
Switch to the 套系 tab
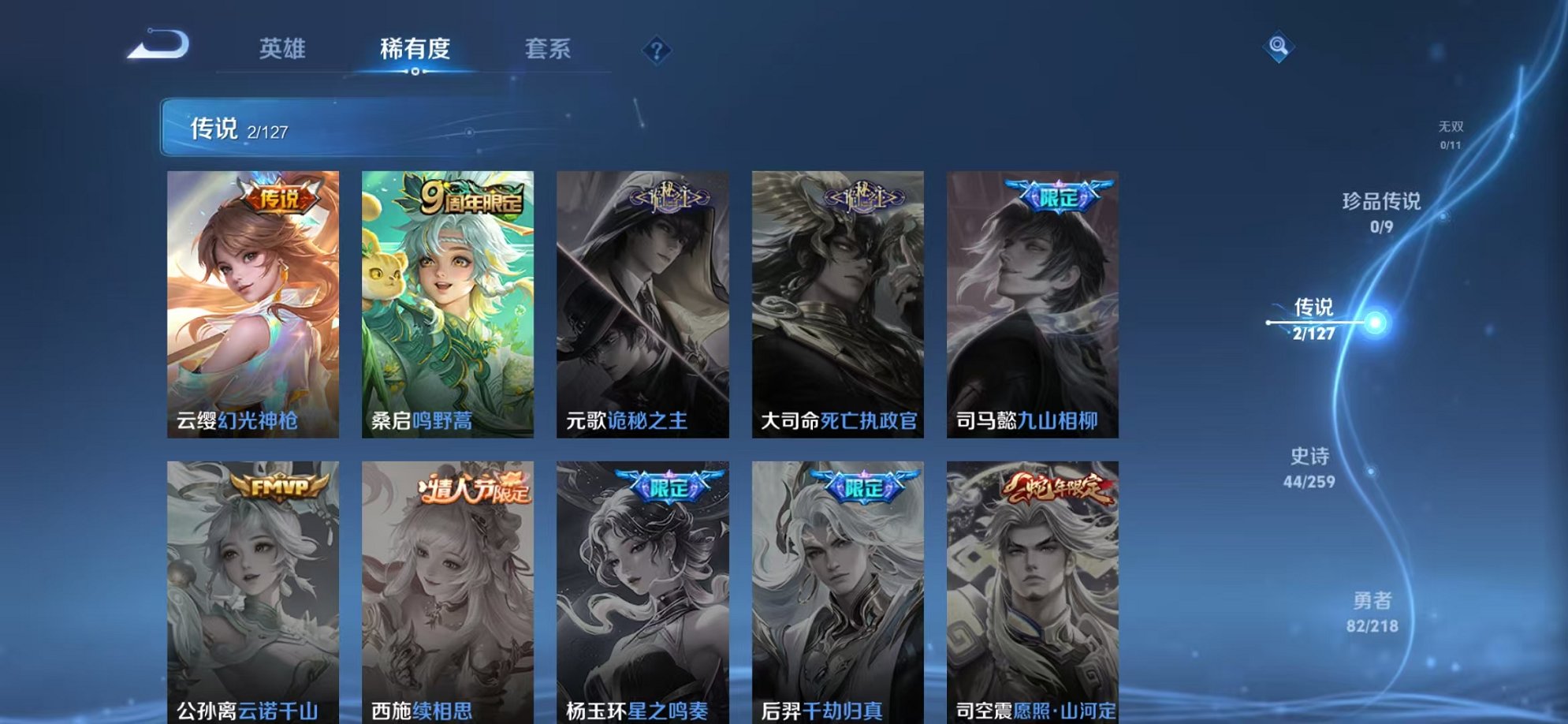(x=550, y=49)
